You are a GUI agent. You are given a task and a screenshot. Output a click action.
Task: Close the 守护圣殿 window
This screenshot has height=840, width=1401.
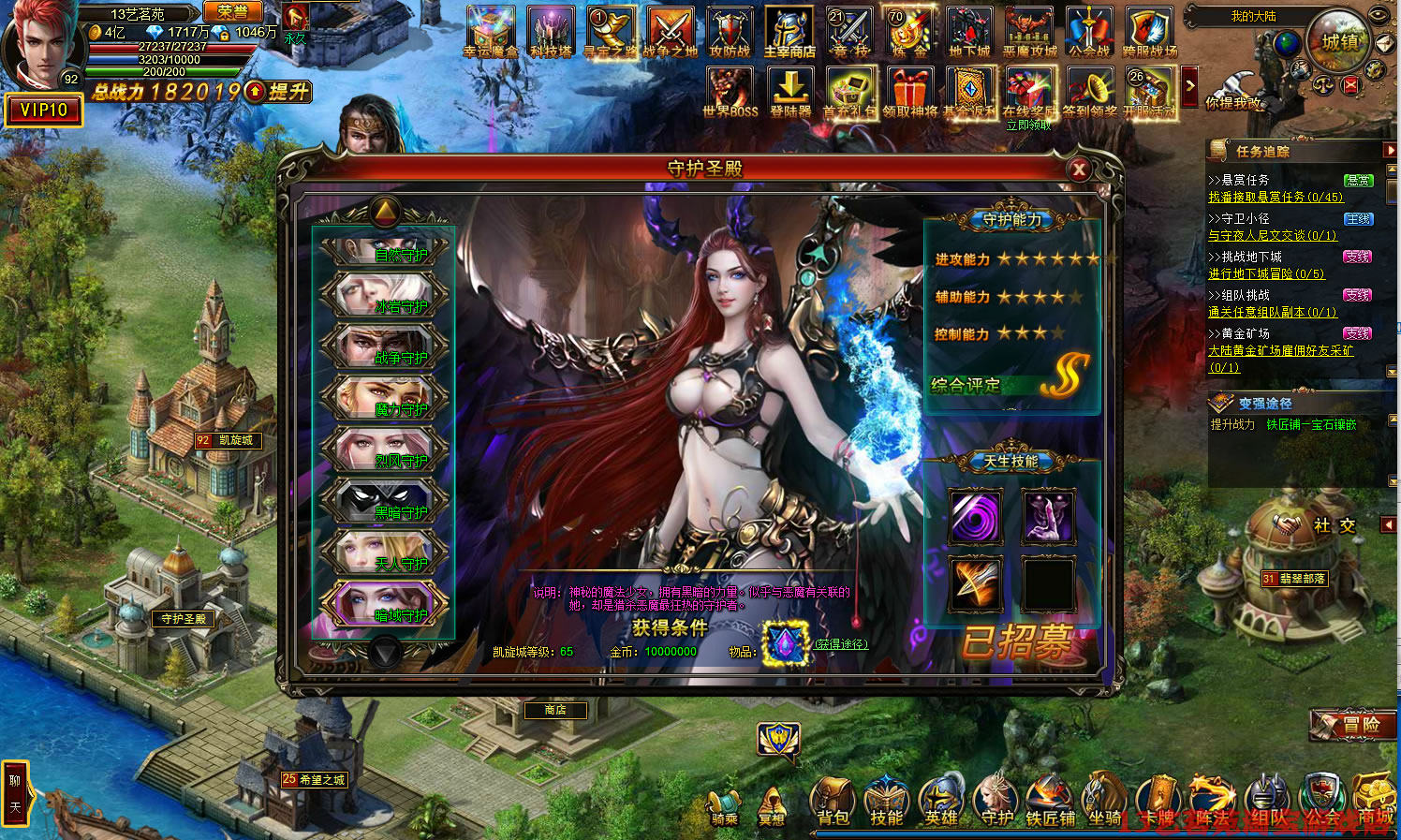coord(1079,169)
